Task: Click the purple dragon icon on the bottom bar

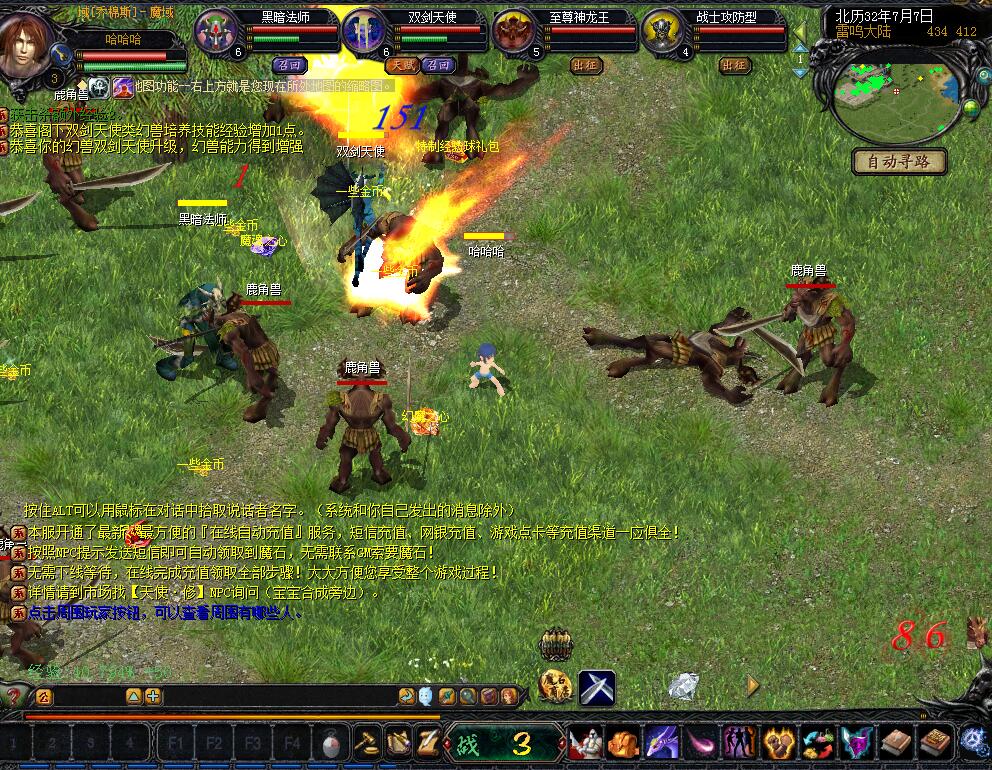Action: tap(661, 743)
